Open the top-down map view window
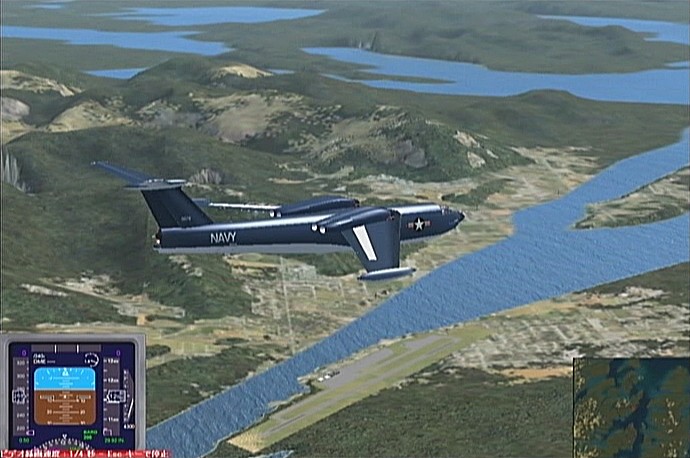Image resolution: width=690 pixels, height=458 pixels. (x=631, y=407)
